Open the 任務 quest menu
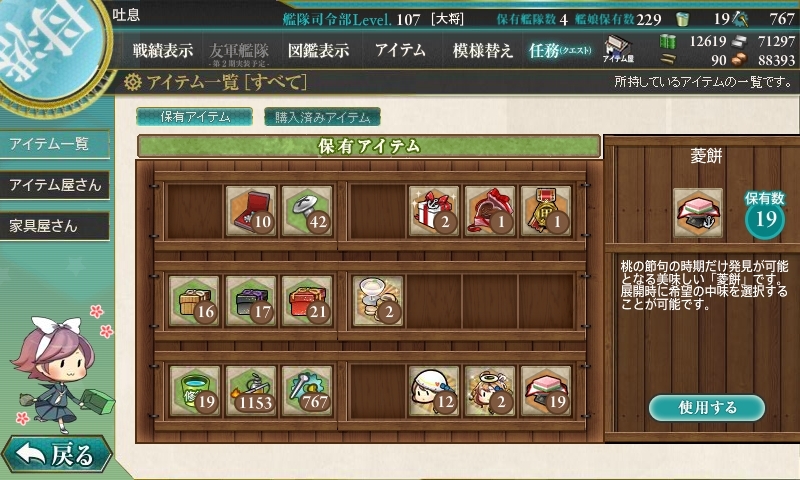800x480 pixels. click(x=560, y=50)
